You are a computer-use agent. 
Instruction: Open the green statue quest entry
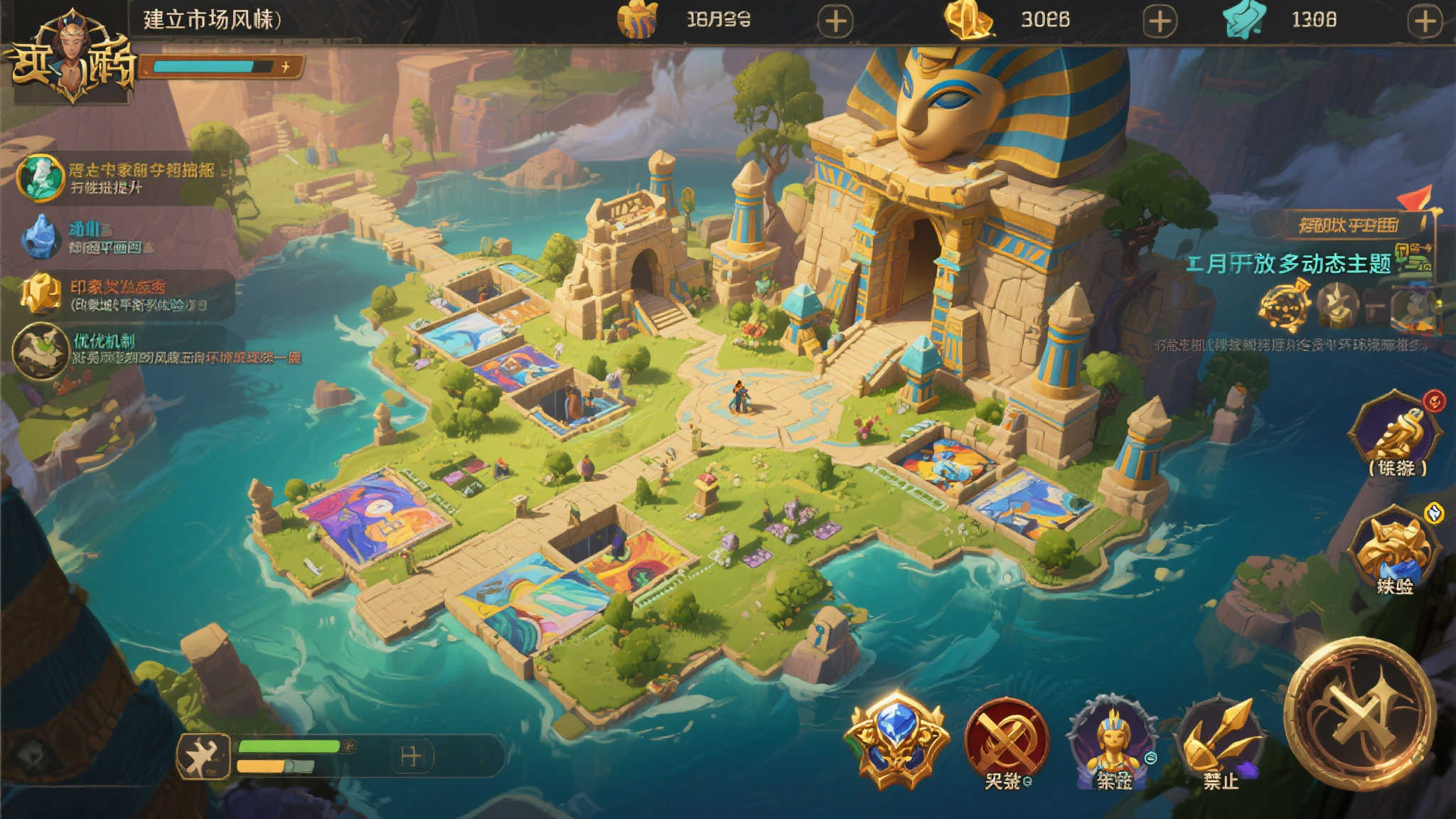pyautogui.click(x=40, y=178)
